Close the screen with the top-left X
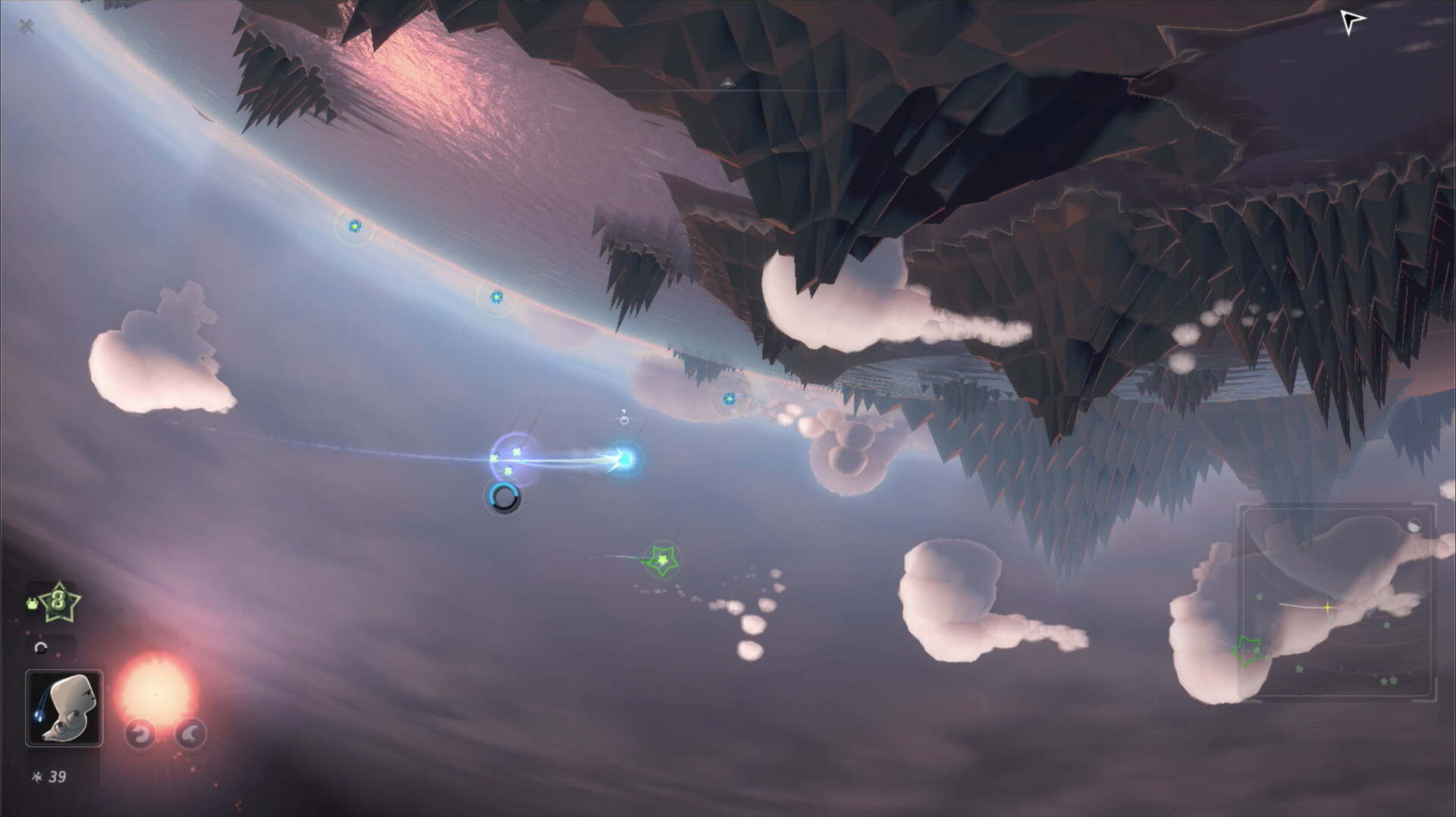The width and height of the screenshot is (1456, 817). pyautogui.click(x=27, y=26)
